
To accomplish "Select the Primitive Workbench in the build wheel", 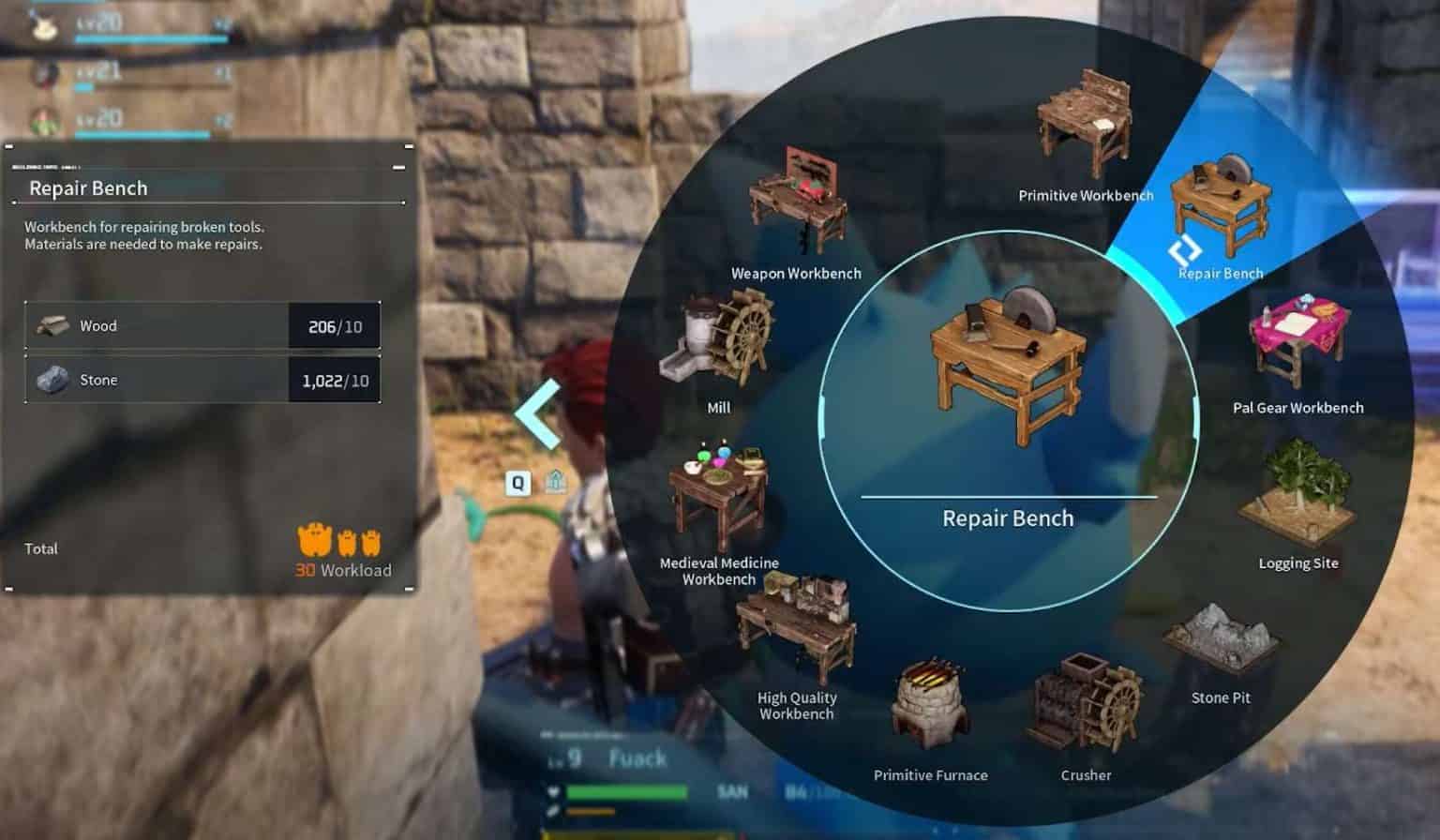I will pyautogui.click(x=1085, y=122).
